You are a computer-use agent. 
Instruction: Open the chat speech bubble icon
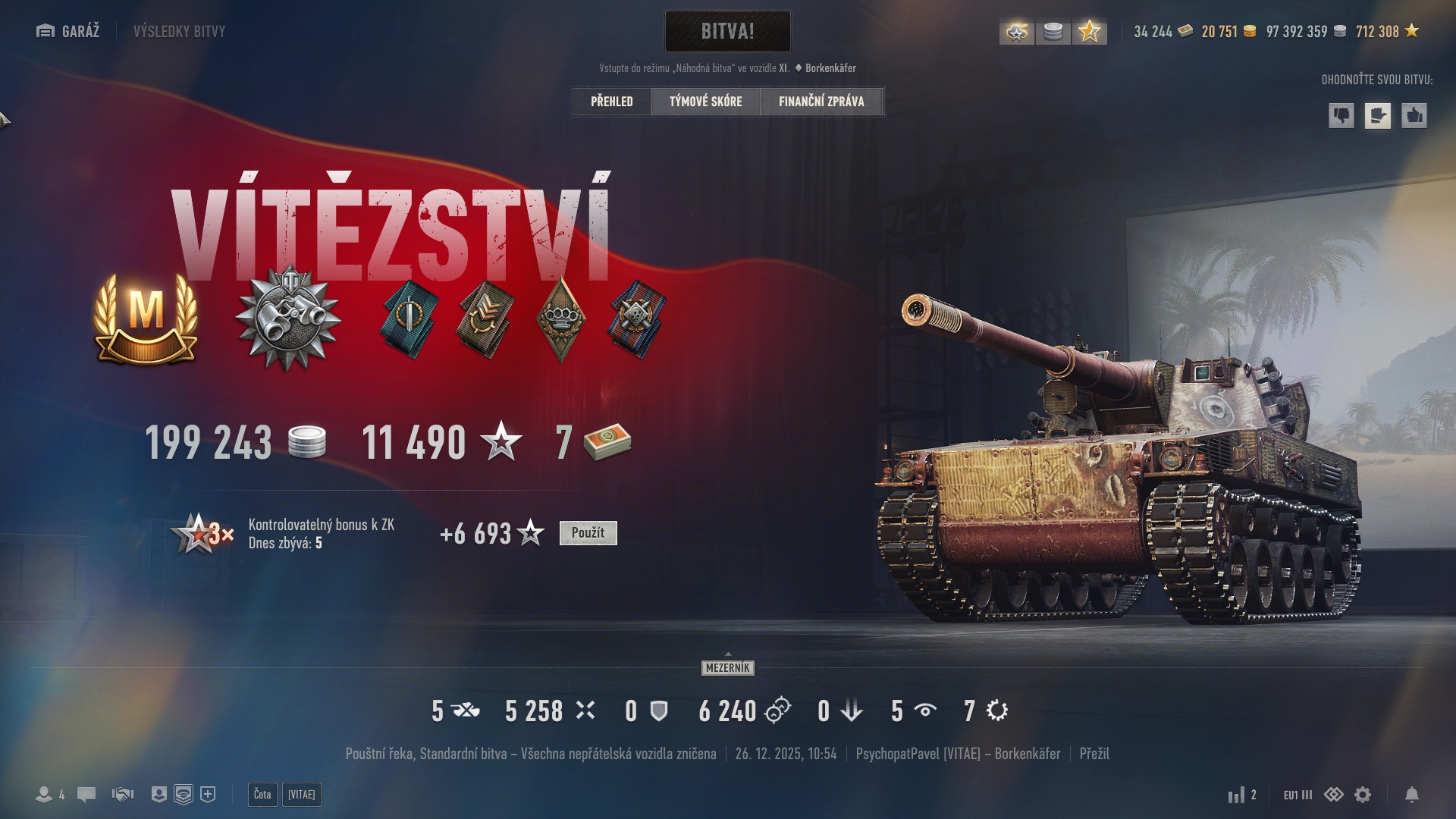86,795
